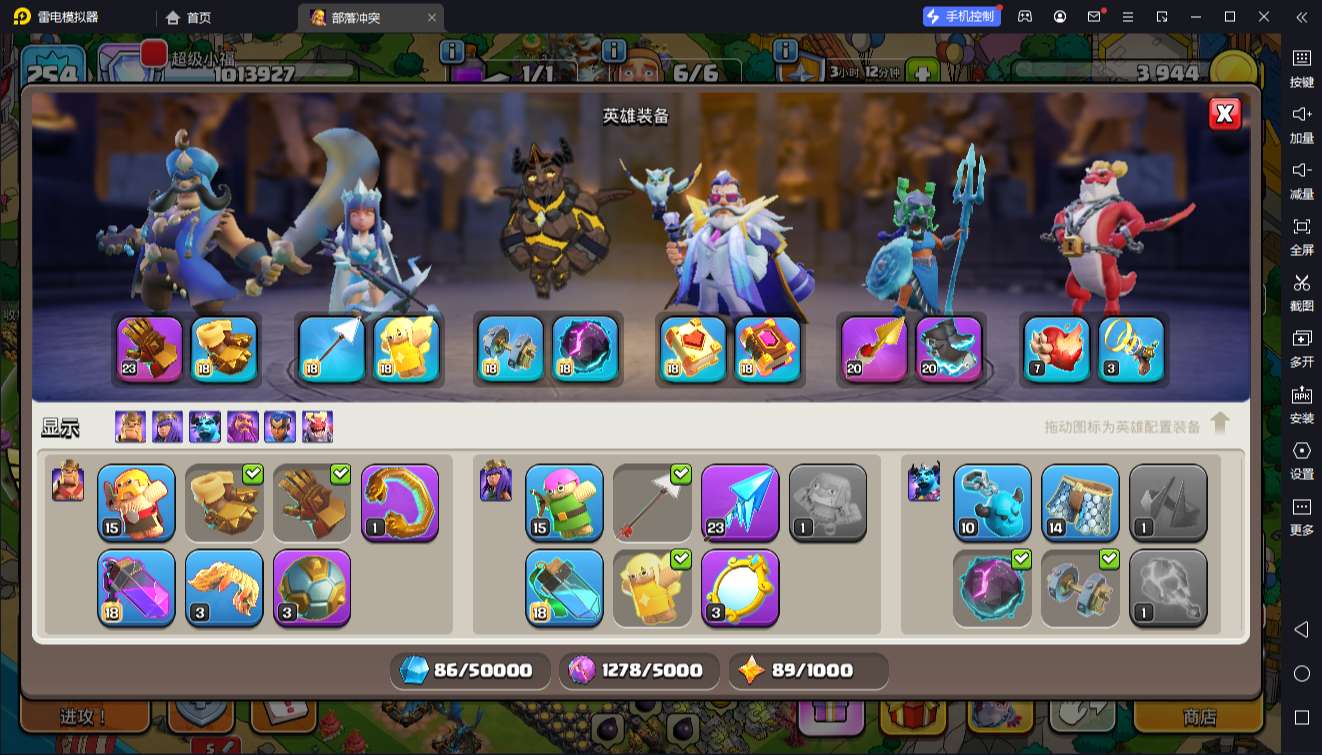Open the emulator screenshot tool 截图
This screenshot has width=1322, height=755.
point(1301,291)
